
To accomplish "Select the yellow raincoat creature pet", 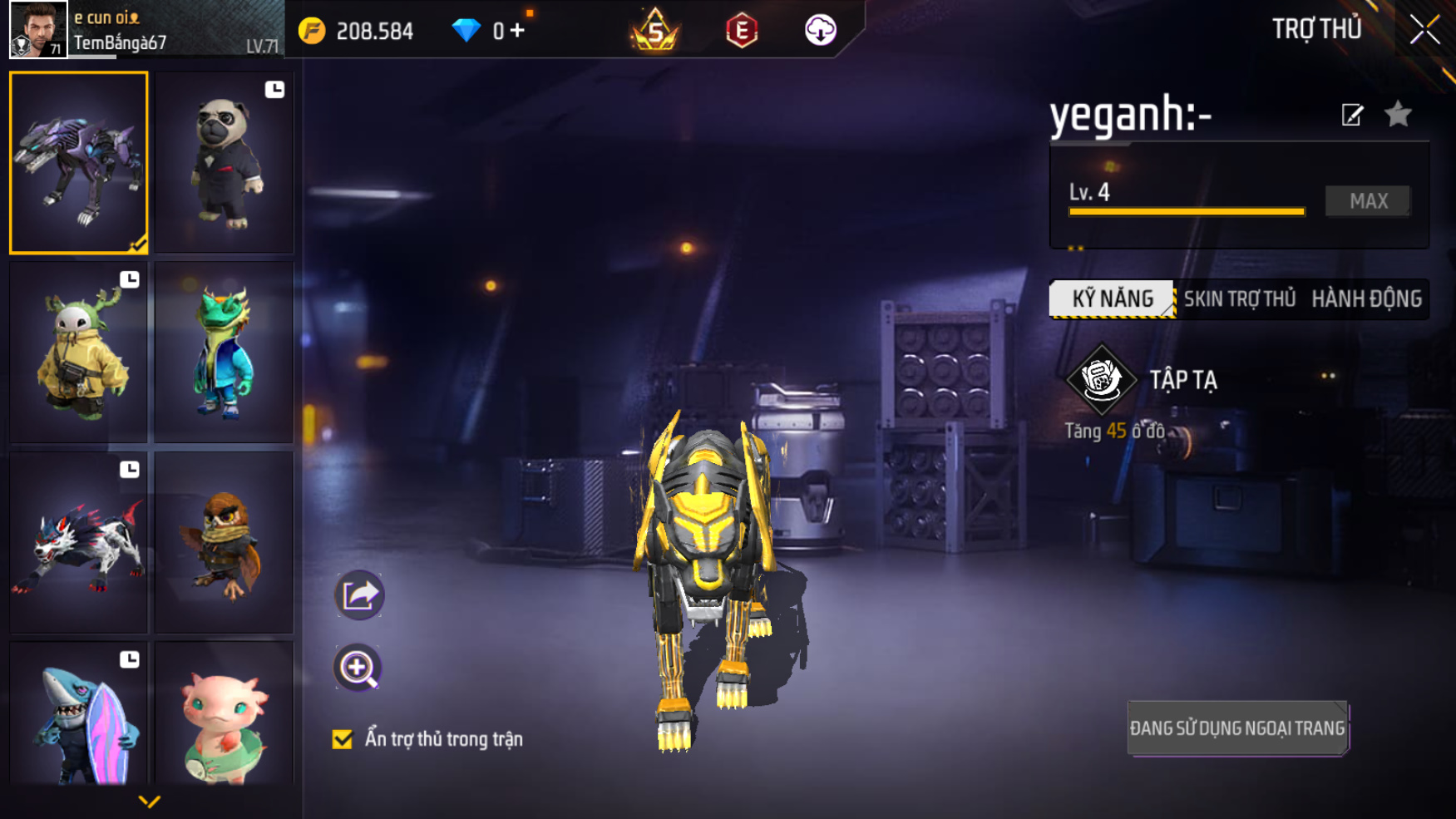I will coord(79,353).
